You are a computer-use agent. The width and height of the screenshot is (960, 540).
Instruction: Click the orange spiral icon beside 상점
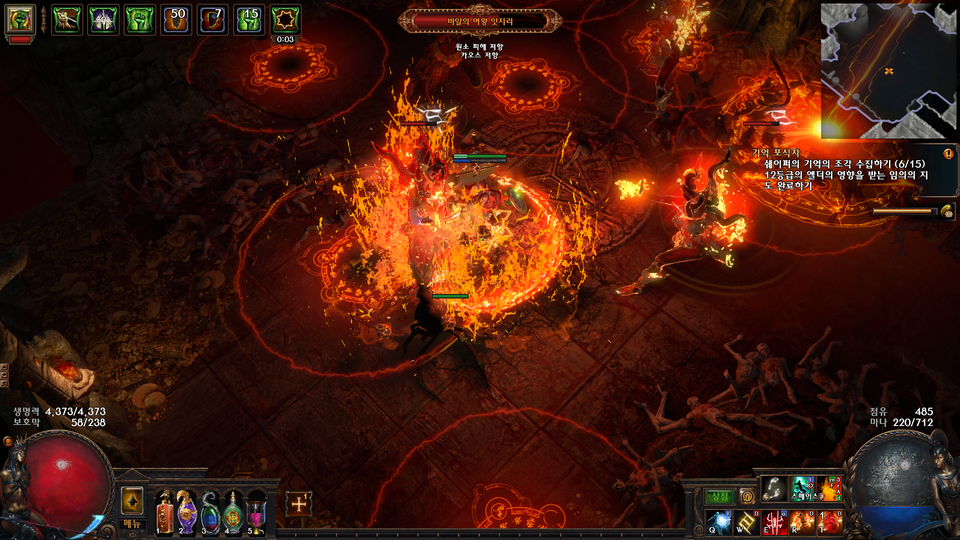746,496
